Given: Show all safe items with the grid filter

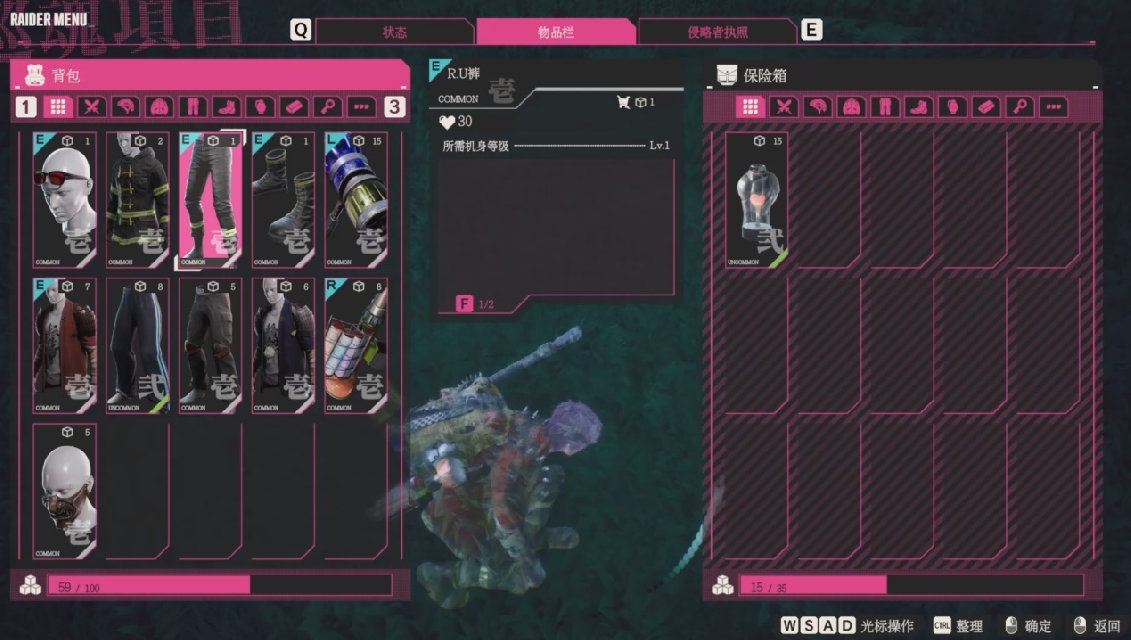Looking at the screenshot, I should (751, 107).
